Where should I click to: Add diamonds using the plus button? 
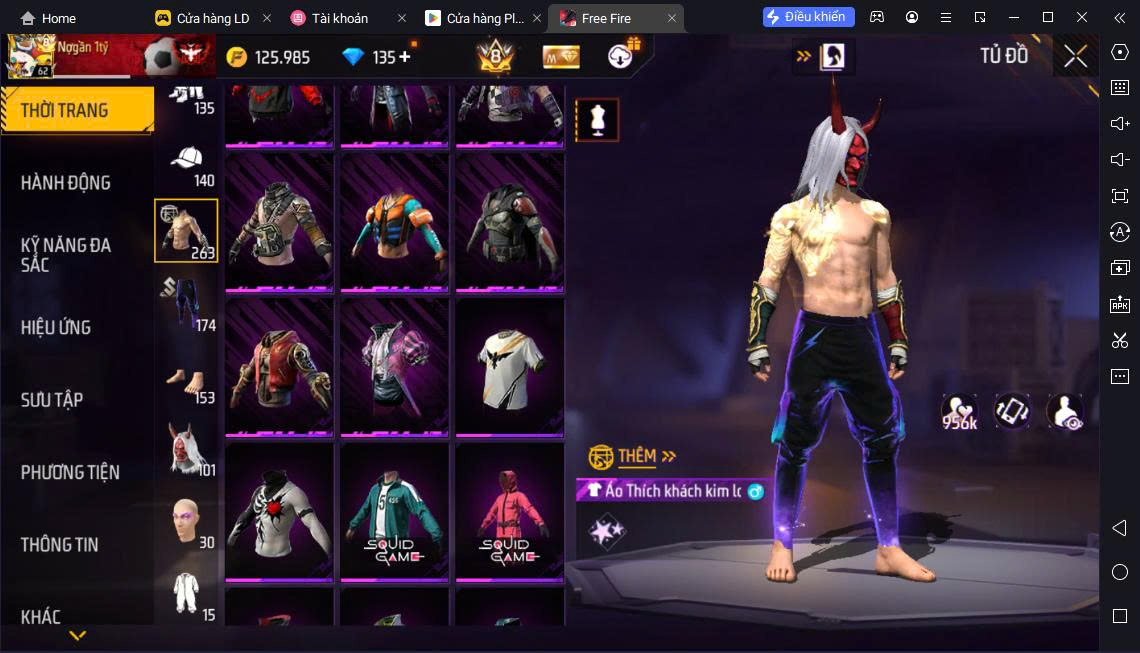point(405,57)
